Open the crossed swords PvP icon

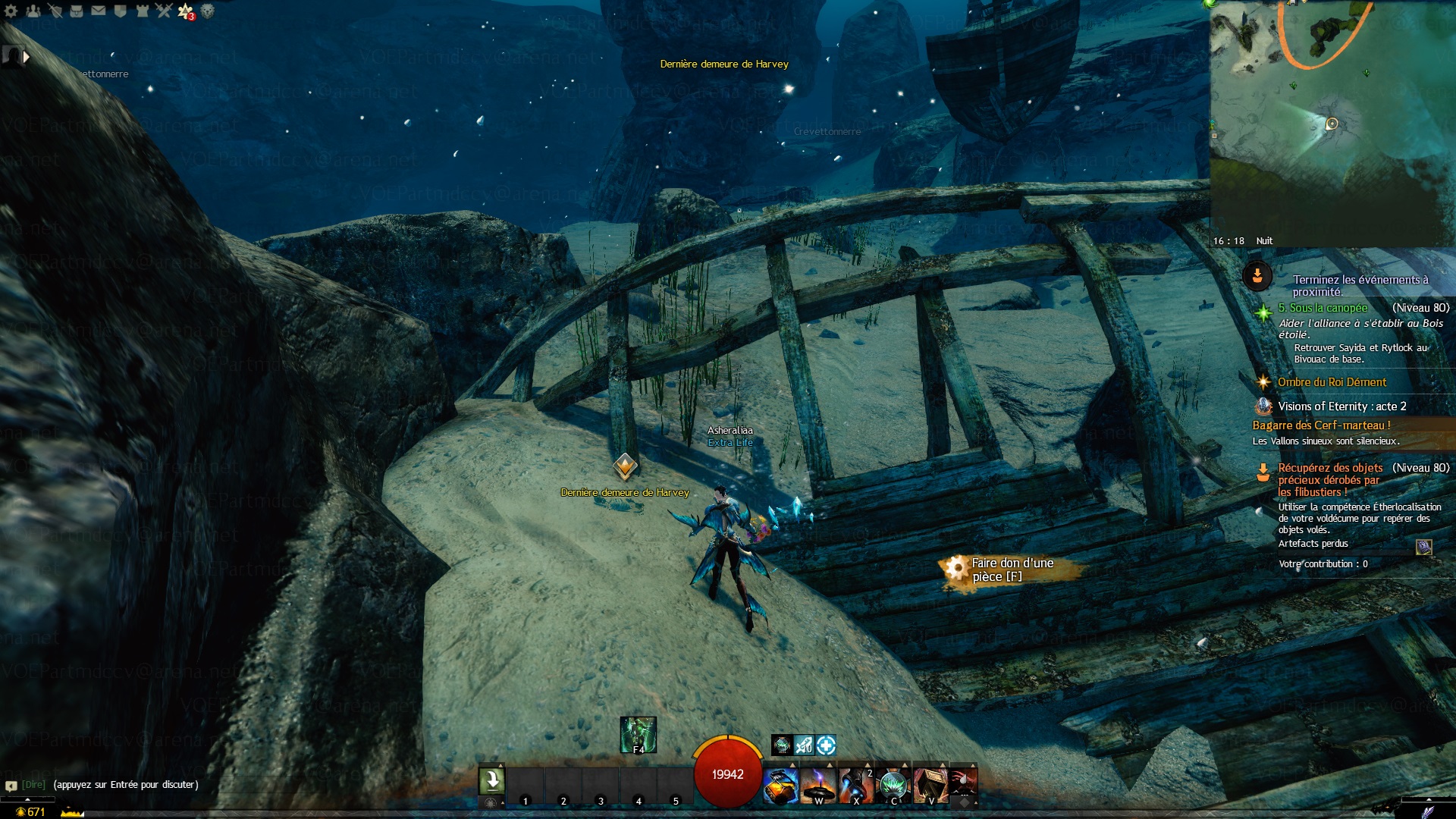[164, 11]
